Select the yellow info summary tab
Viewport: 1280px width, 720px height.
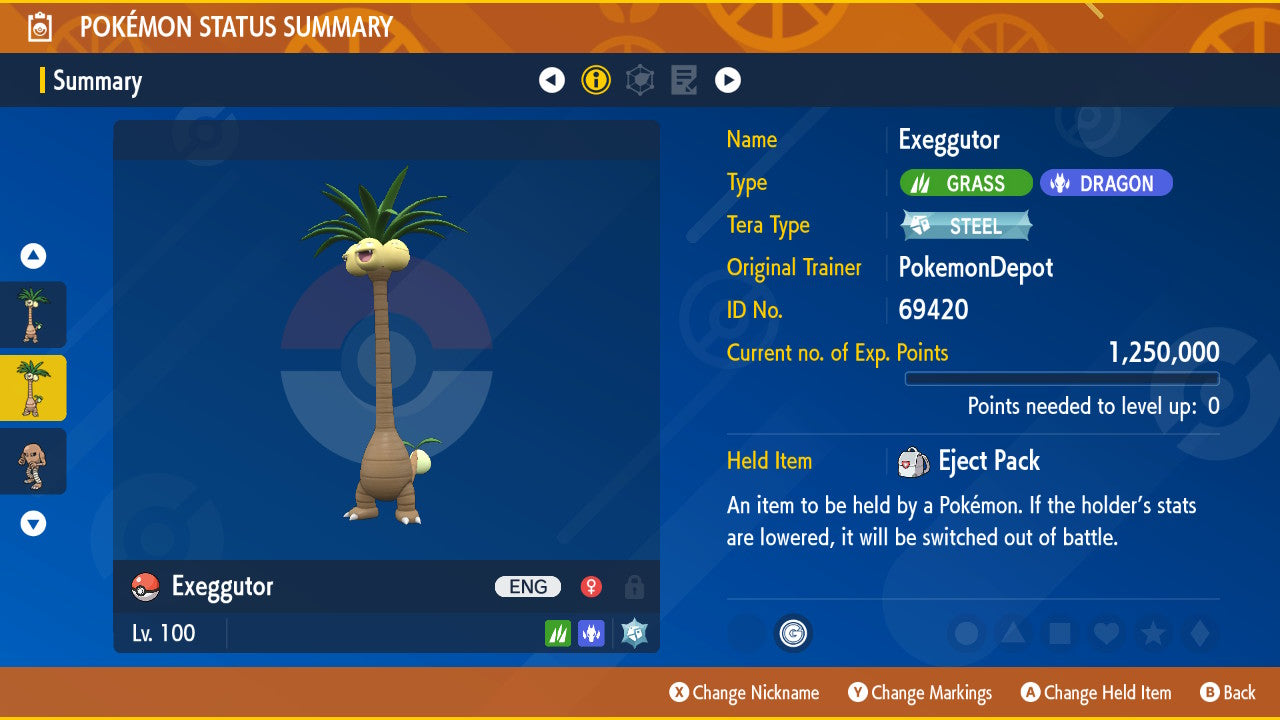point(596,80)
